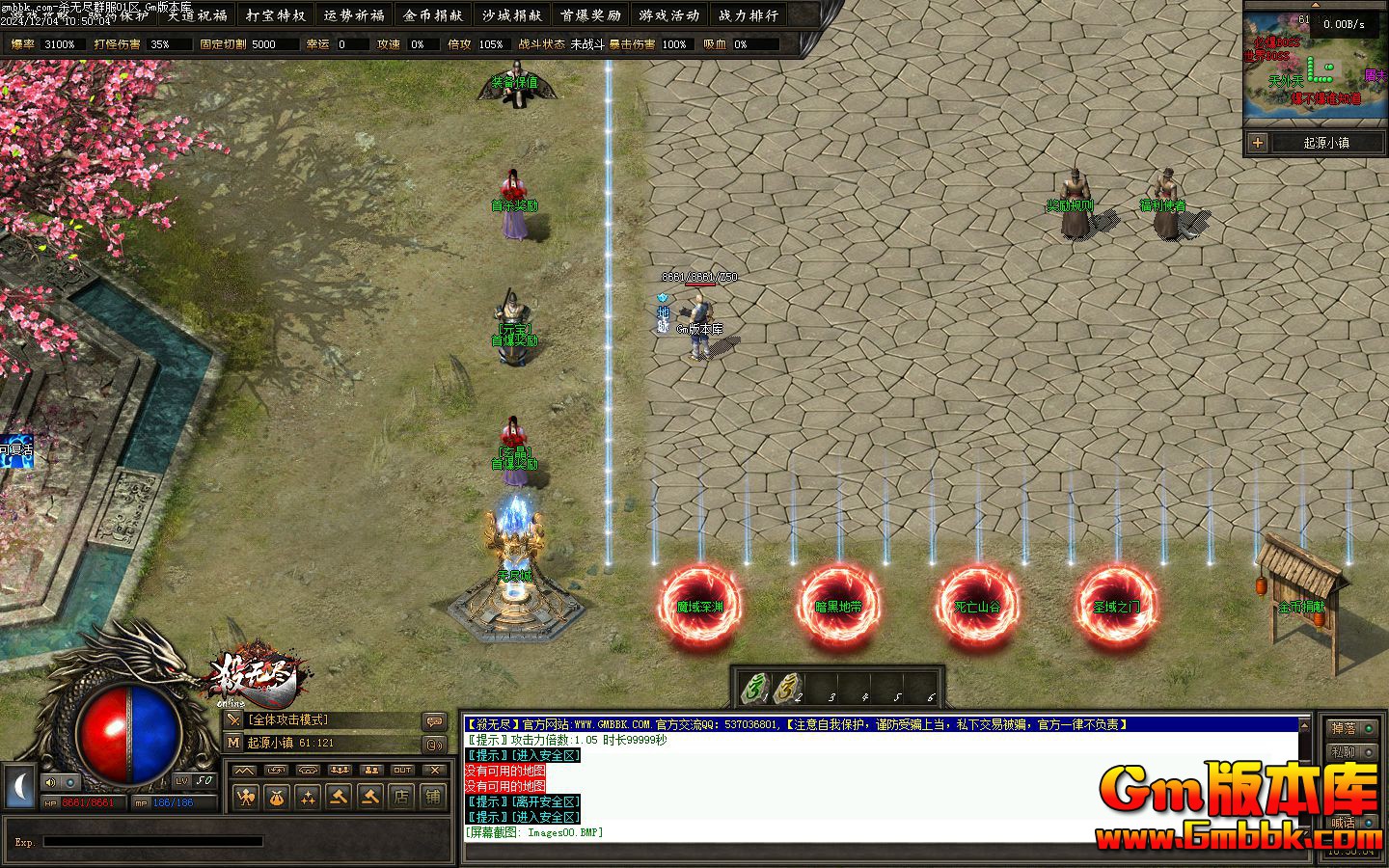Open the character equipment panel icon

pos(246,797)
